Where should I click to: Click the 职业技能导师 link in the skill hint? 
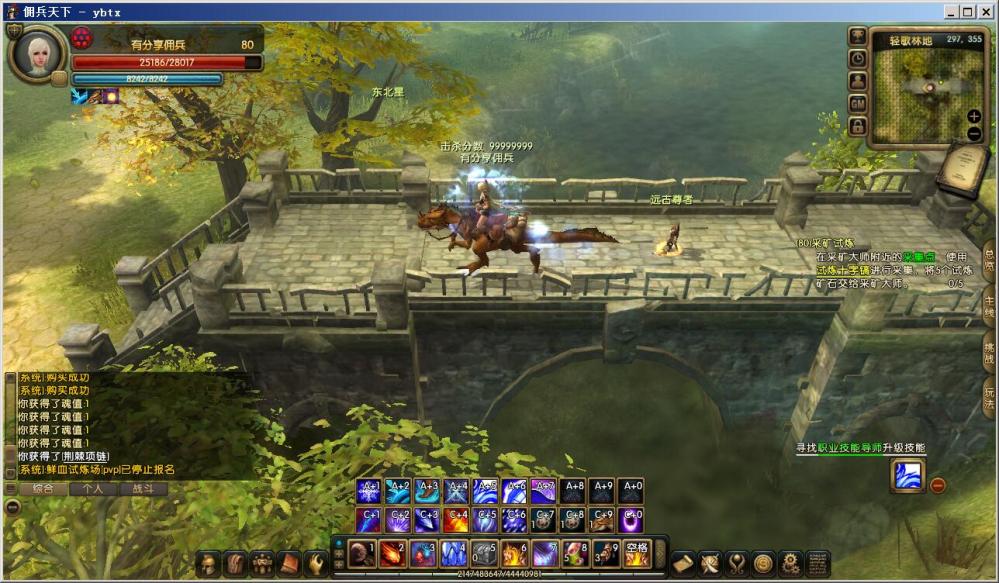coord(852,448)
